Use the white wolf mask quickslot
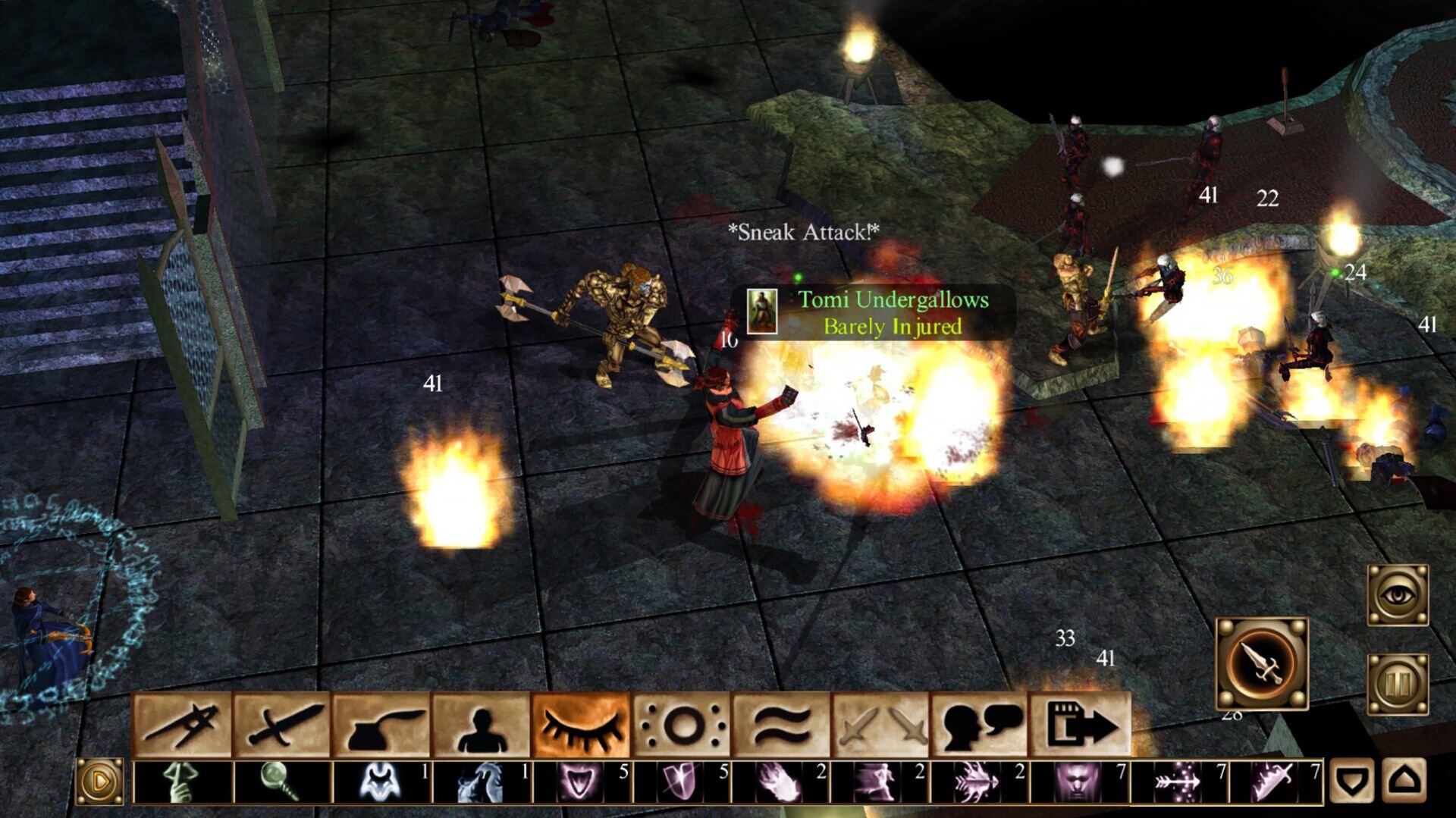This screenshot has width=1456, height=818. [379, 782]
